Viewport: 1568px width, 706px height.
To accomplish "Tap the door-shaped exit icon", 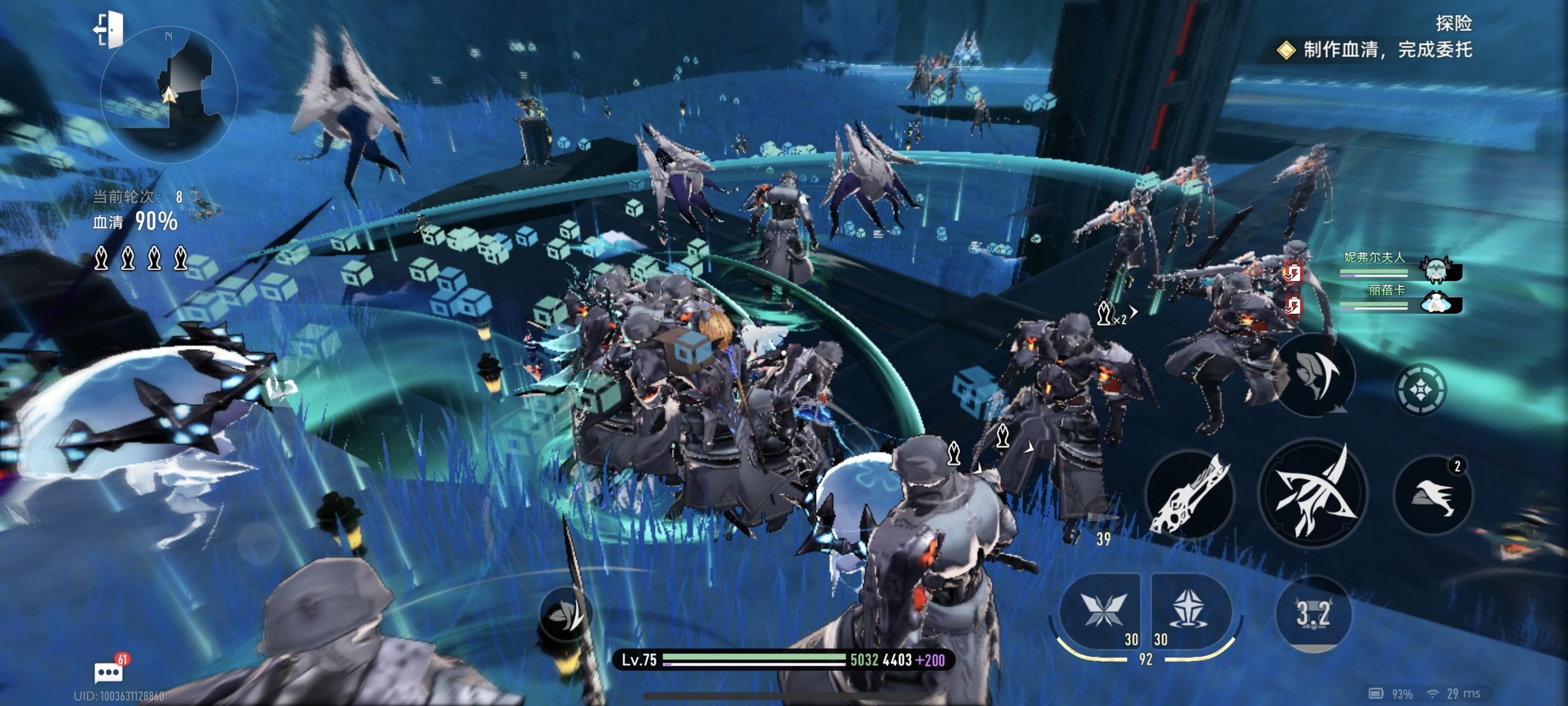I will point(109,29).
